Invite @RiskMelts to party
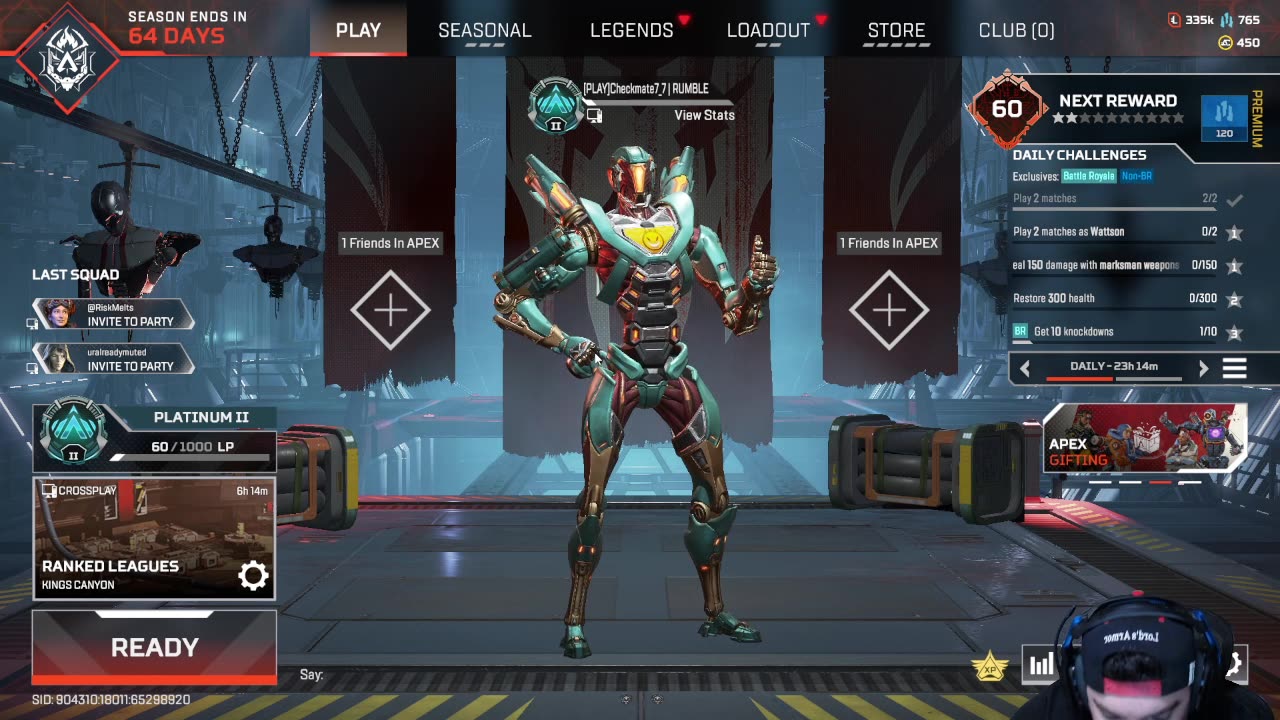1280x720 pixels. pos(130,322)
